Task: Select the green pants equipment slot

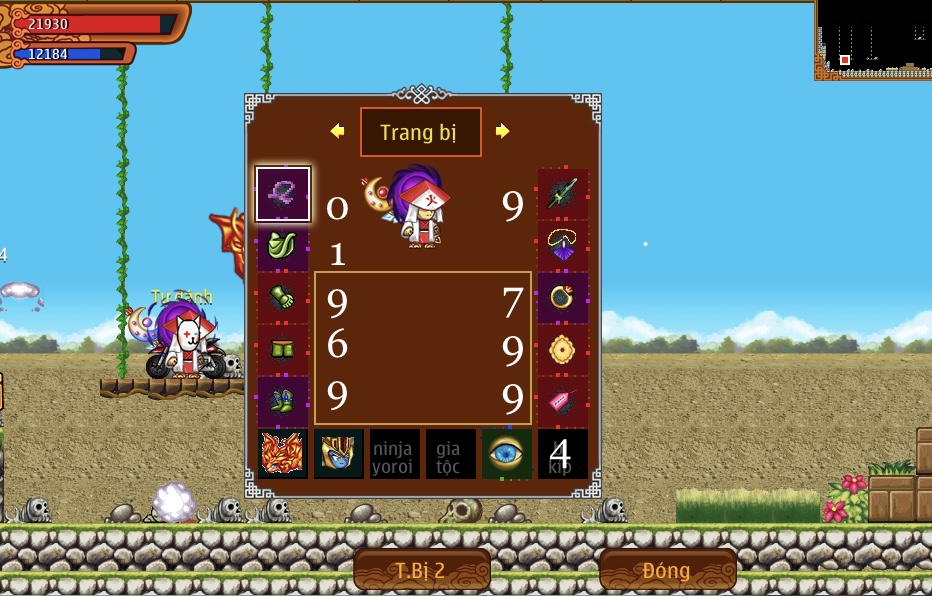Action: [x=283, y=350]
